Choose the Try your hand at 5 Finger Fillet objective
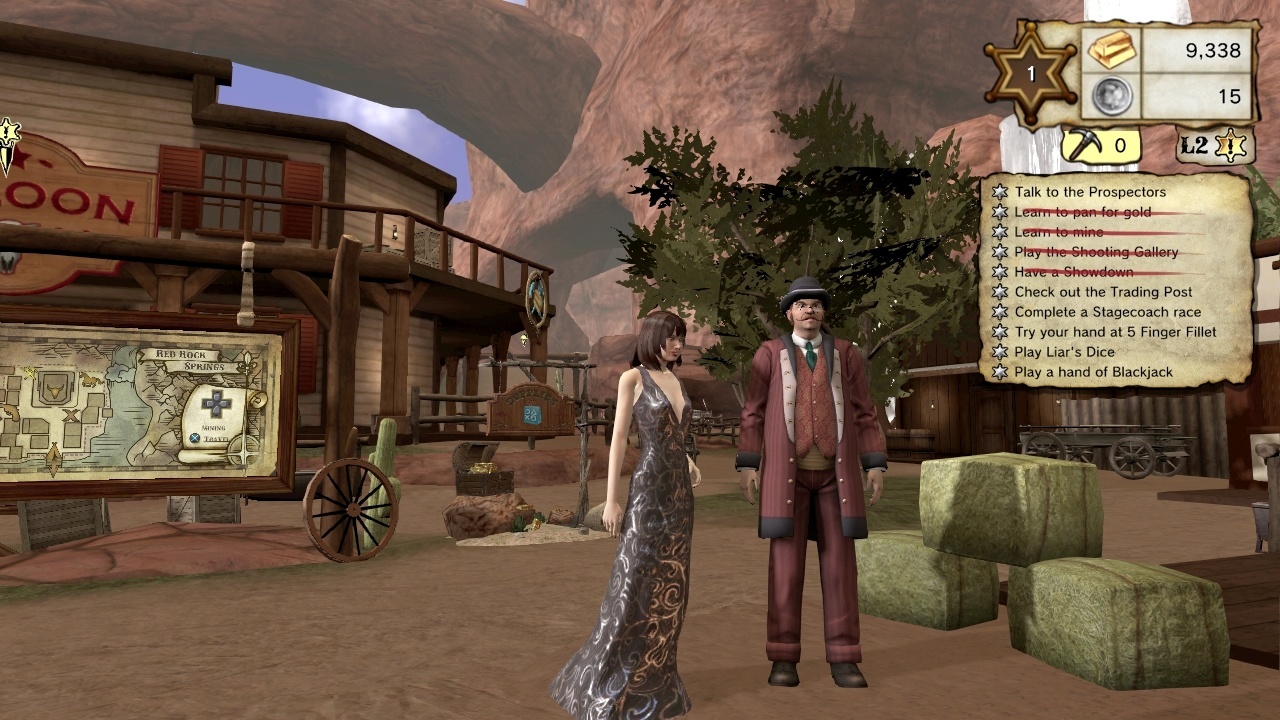Image resolution: width=1280 pixels, height=720 pixels. pos(1115,332)
